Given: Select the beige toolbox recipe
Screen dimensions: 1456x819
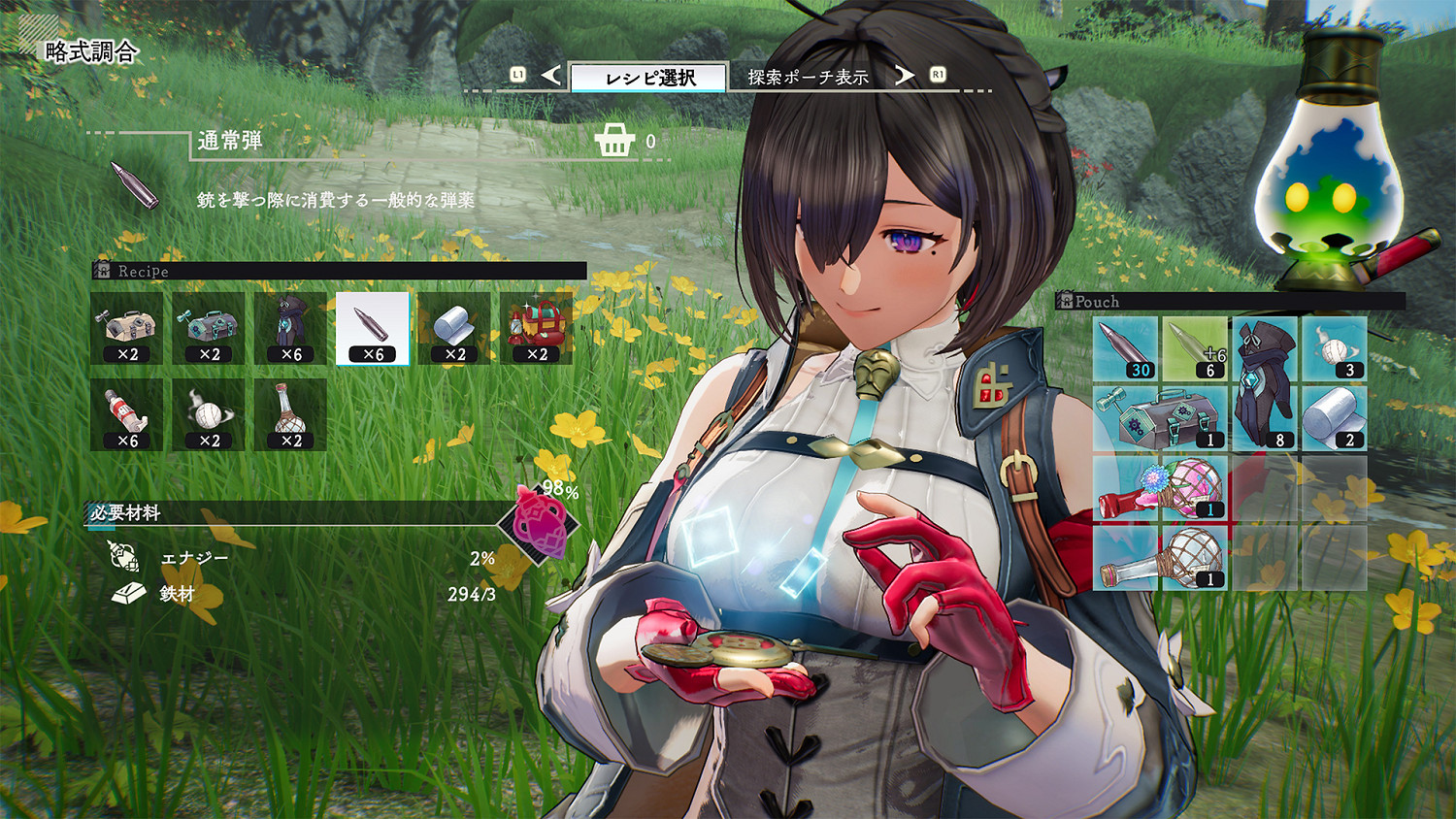Looking at the screenshot, I should pyautogui.click(x=126, y=328).
